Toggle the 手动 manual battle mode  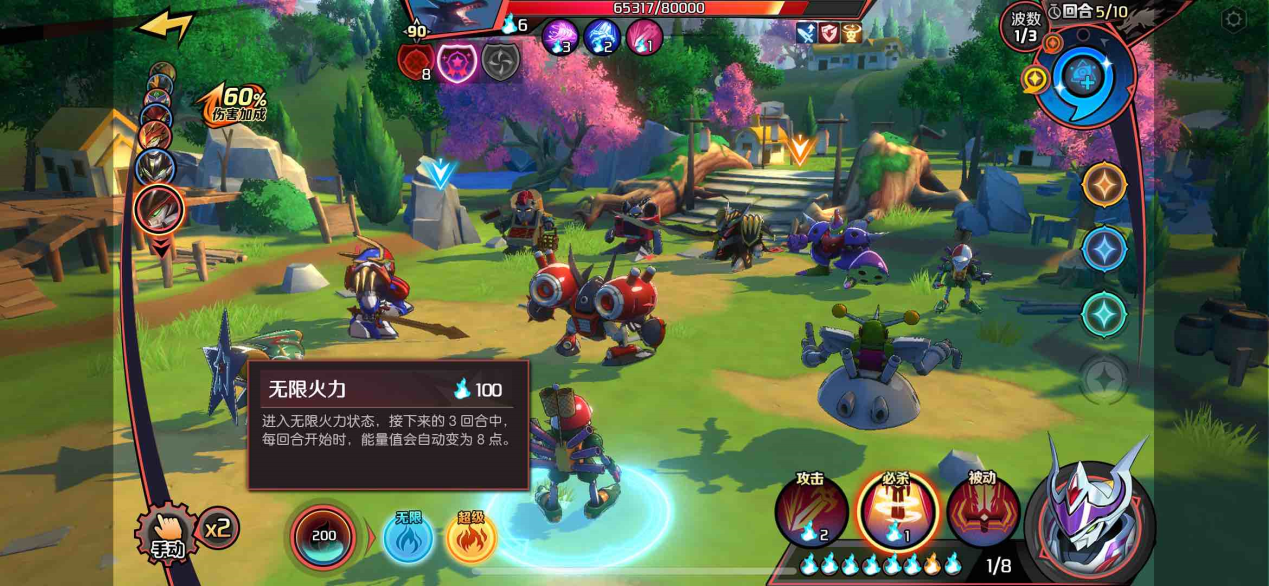point(165,535)
